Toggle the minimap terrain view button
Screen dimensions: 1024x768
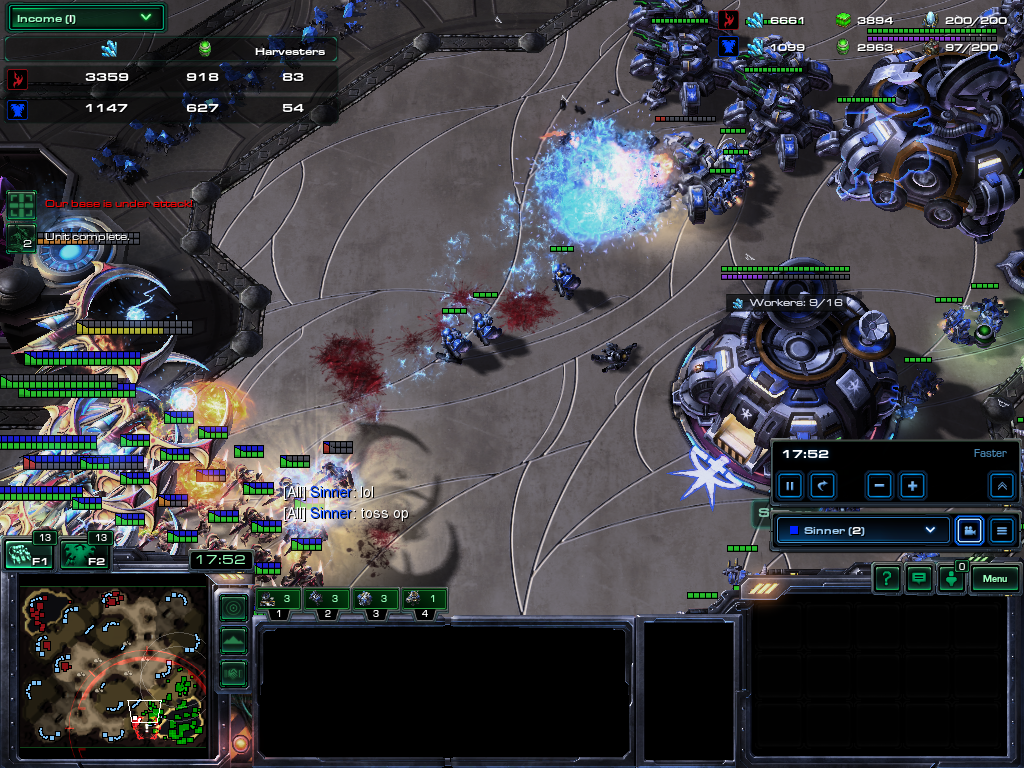[x=233, y=640]
